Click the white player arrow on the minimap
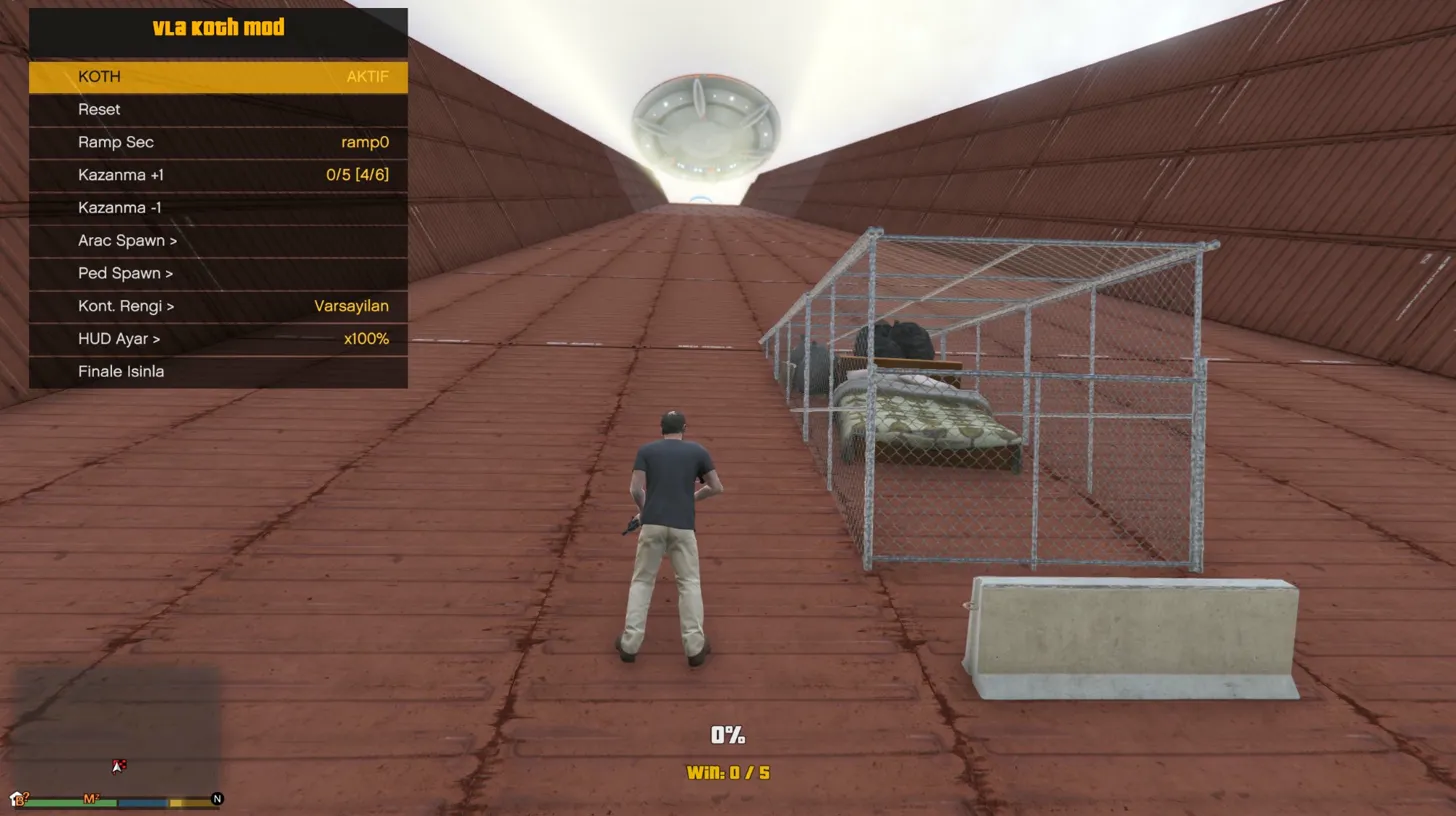Viewport: 1456px width, 816px height. [x=117, y=767]
